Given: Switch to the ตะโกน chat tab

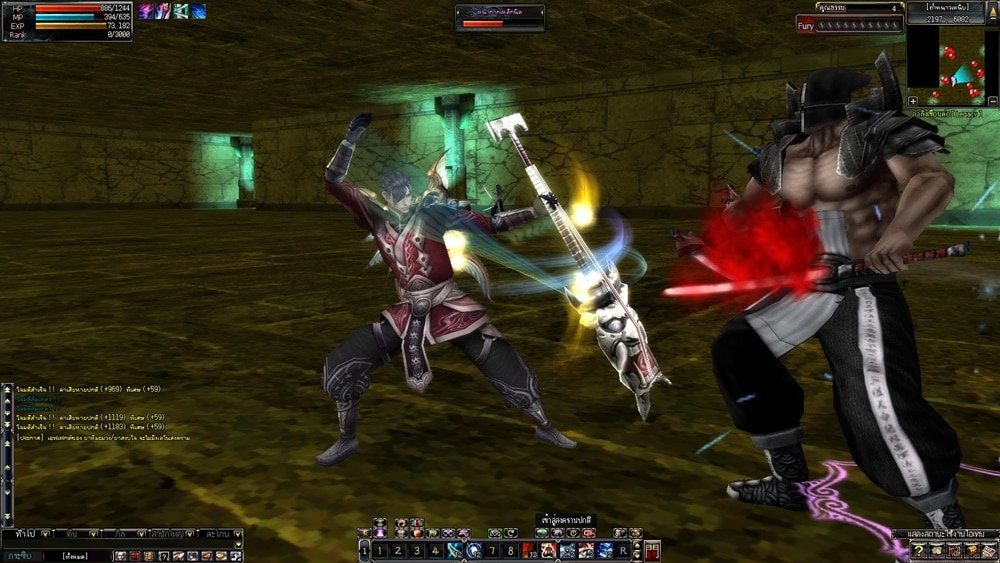Looking at the screenshot, I should (215, 534).
